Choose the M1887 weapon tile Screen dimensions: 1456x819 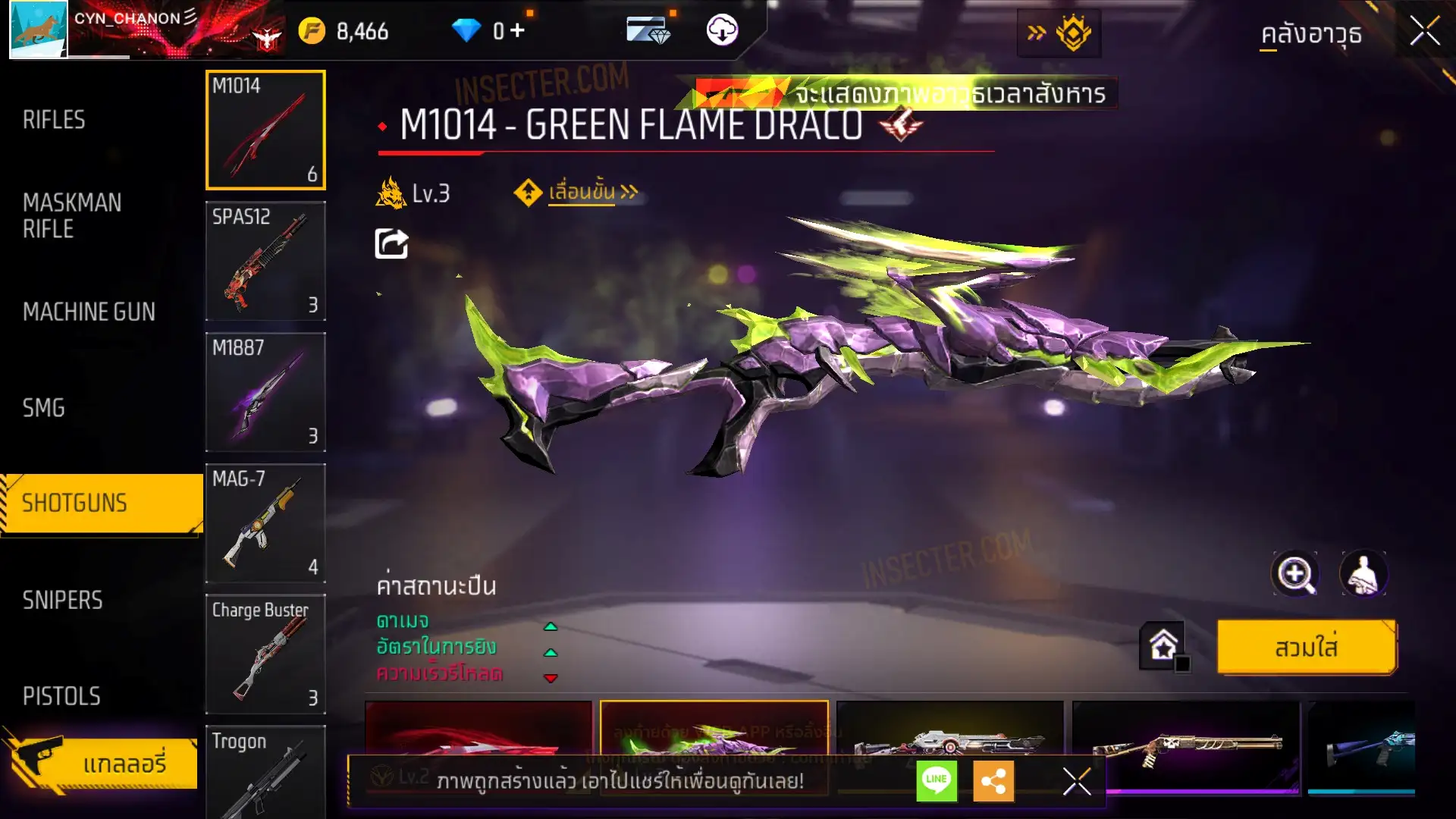(x=265, y=392)
